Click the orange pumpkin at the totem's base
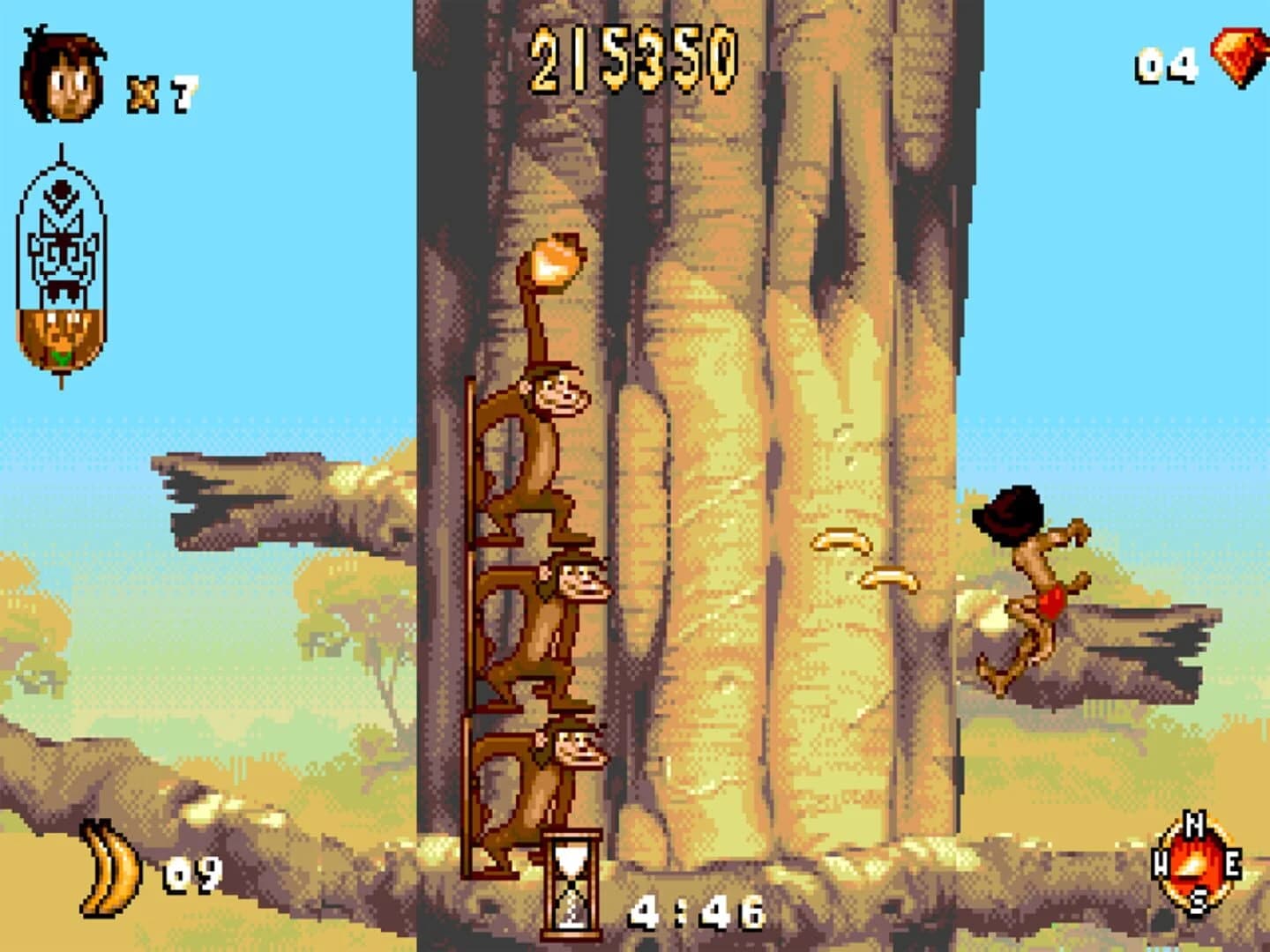The width and height of the screenshot is (1270, 952). [57, 335]
